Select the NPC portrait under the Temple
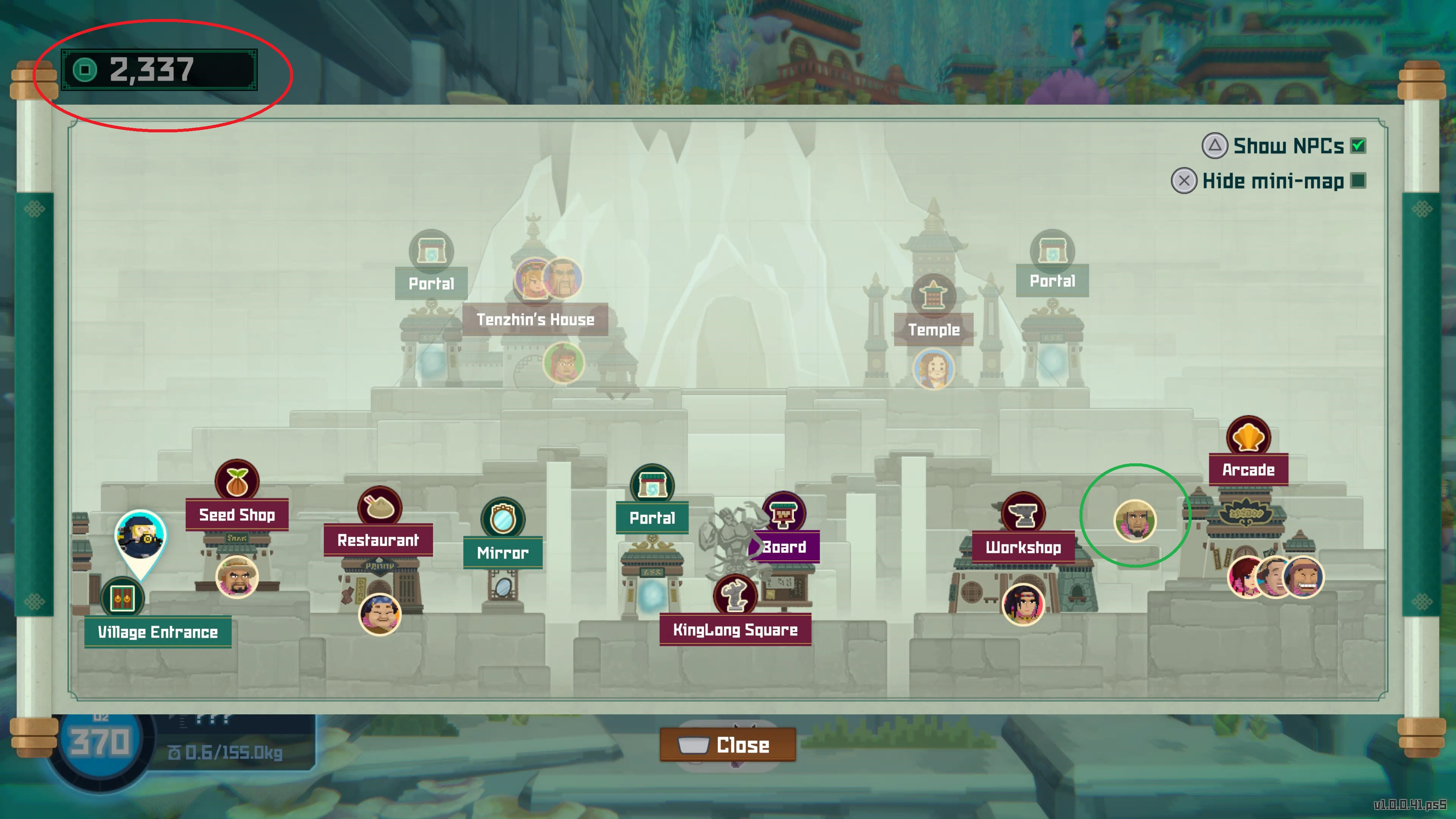This screenshot has width=1456, height=819. click(933, 369)
